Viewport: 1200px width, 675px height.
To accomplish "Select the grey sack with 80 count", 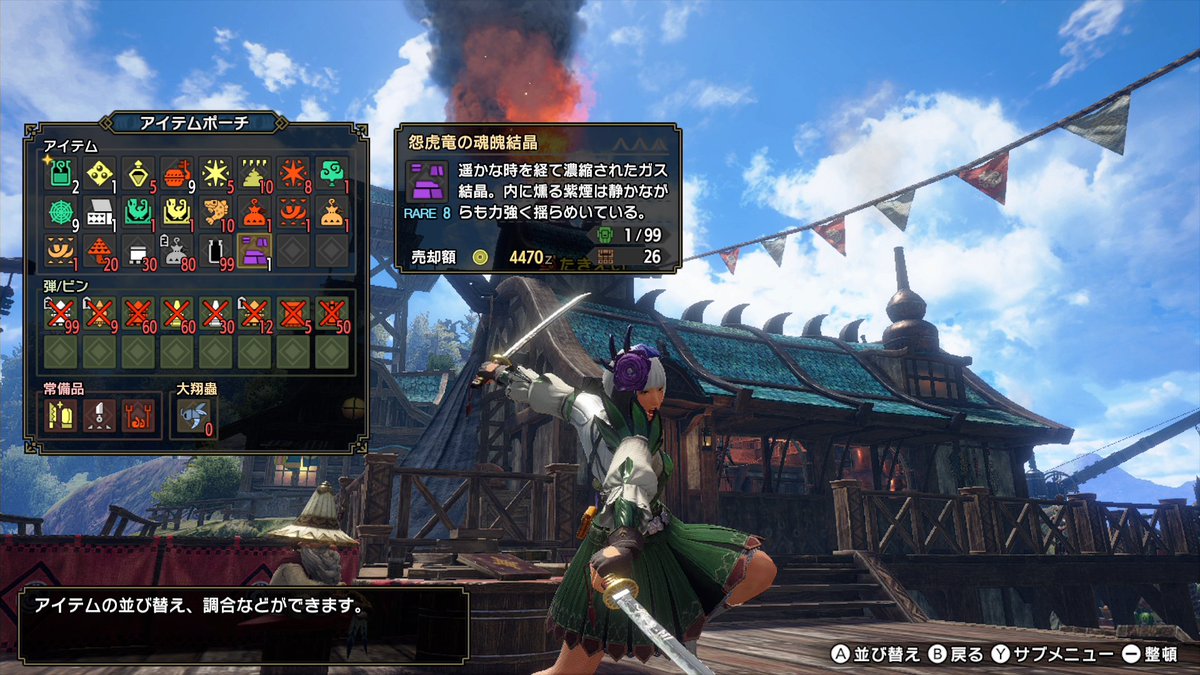I will click(x=177, y=250).
